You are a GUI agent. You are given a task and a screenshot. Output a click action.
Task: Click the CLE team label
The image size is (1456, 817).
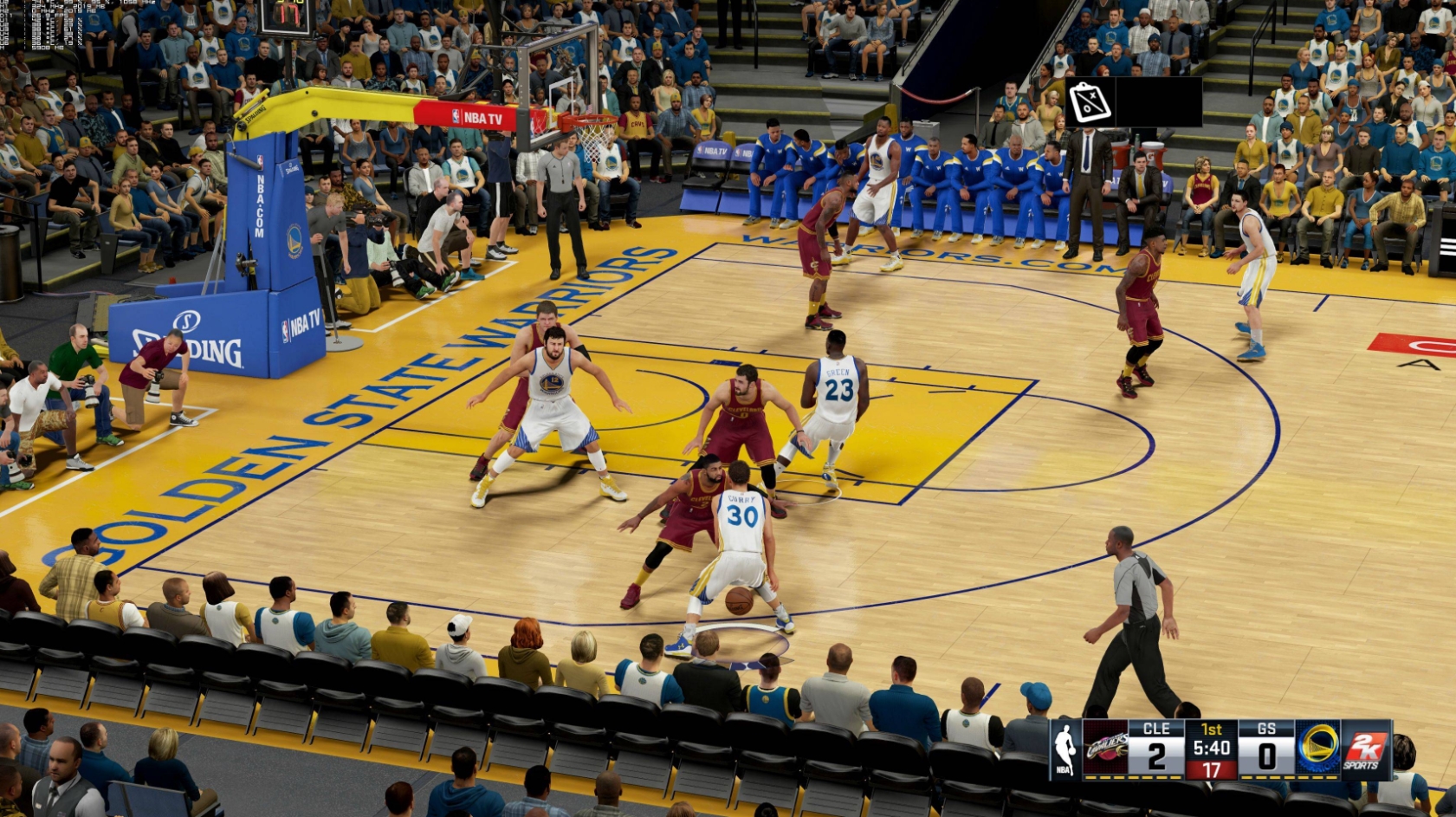(1155, 730)
